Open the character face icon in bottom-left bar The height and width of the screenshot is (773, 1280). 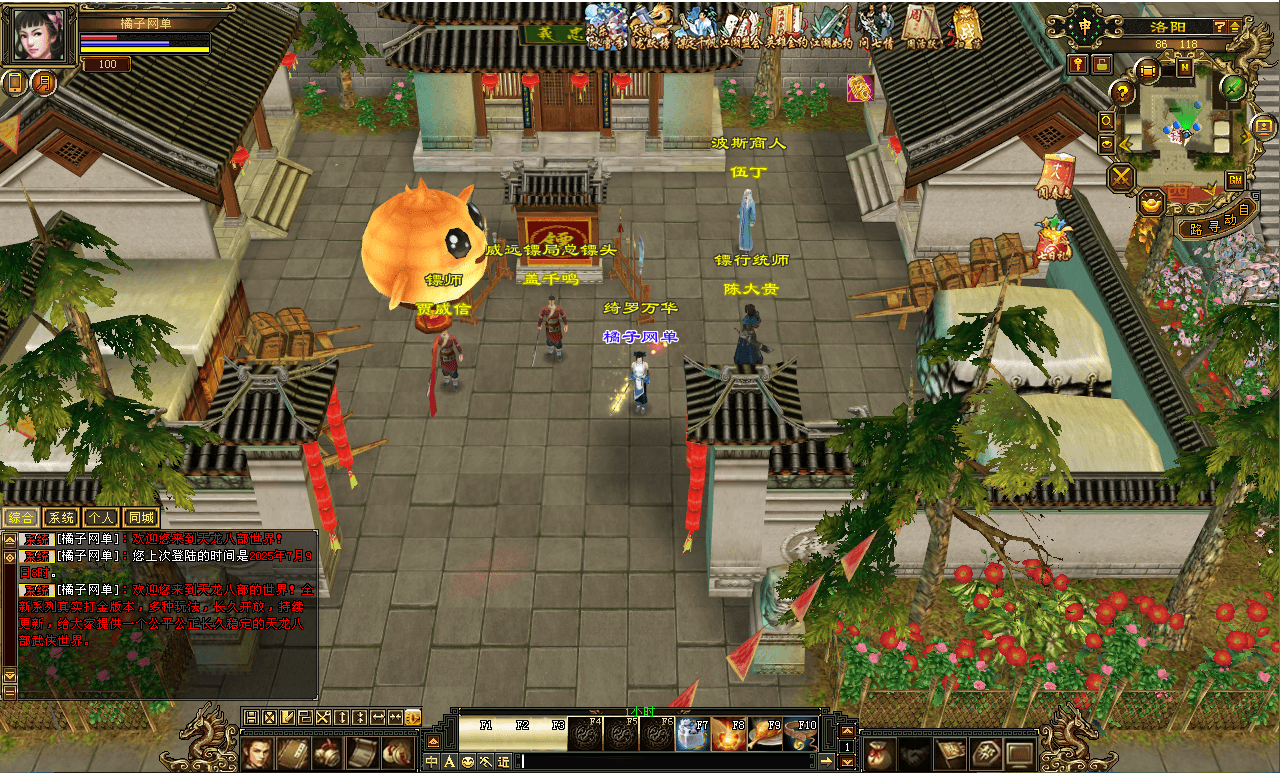point(257,753)
